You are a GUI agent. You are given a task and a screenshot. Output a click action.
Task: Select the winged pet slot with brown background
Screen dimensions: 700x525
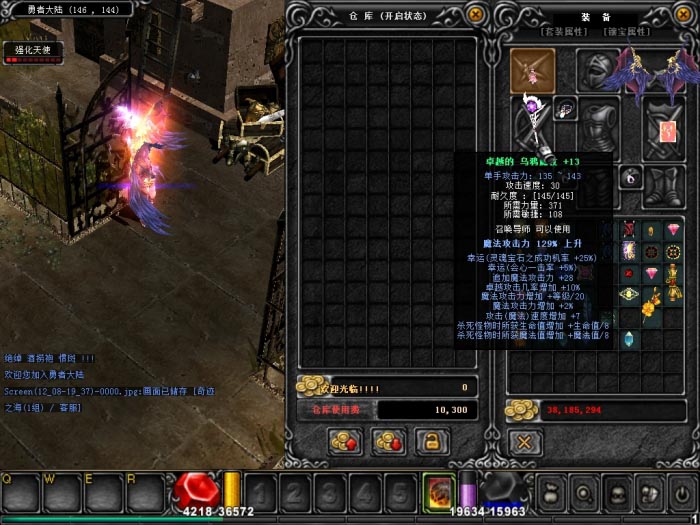coord(532,70)
